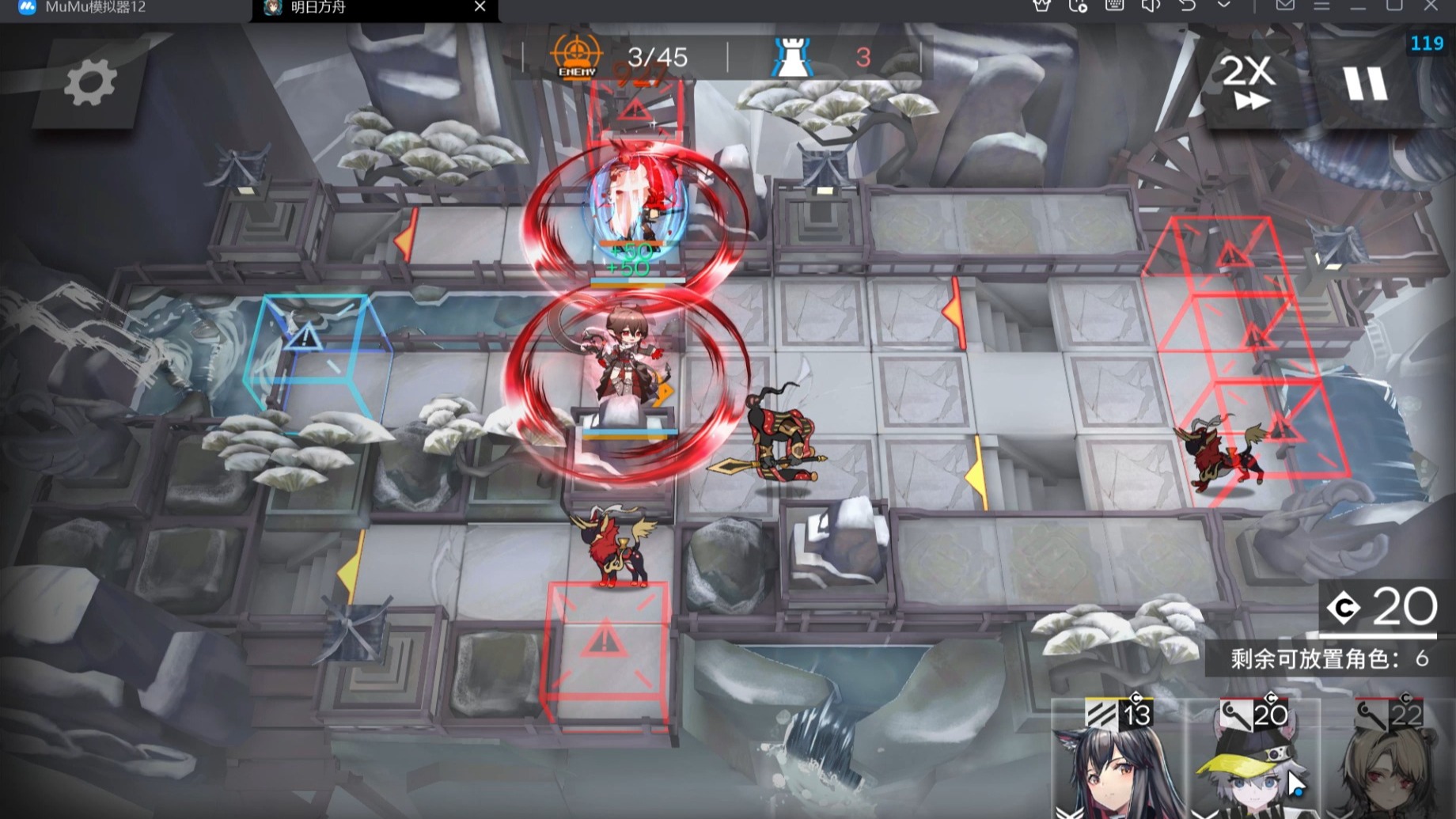Open the settings gear menu
Viewport: 1456px width, 819px height.
tap(89, 82)
